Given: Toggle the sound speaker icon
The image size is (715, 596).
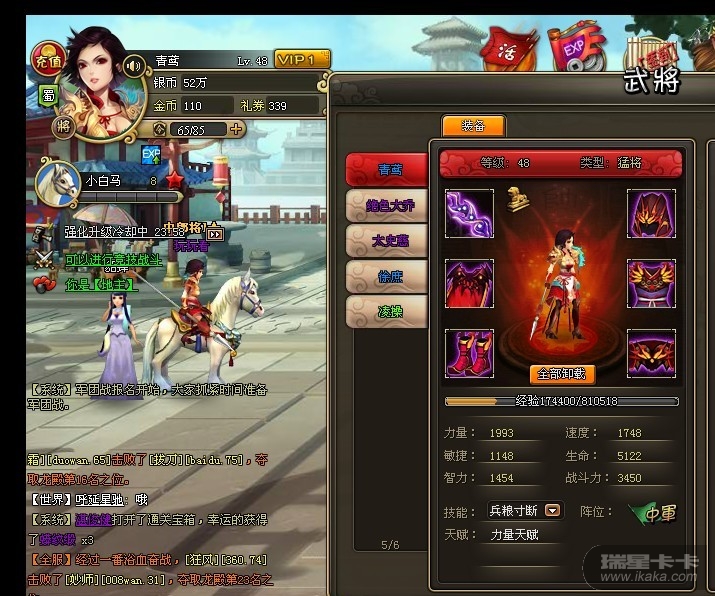Looking at the screenshot, I should coord(134,67).
